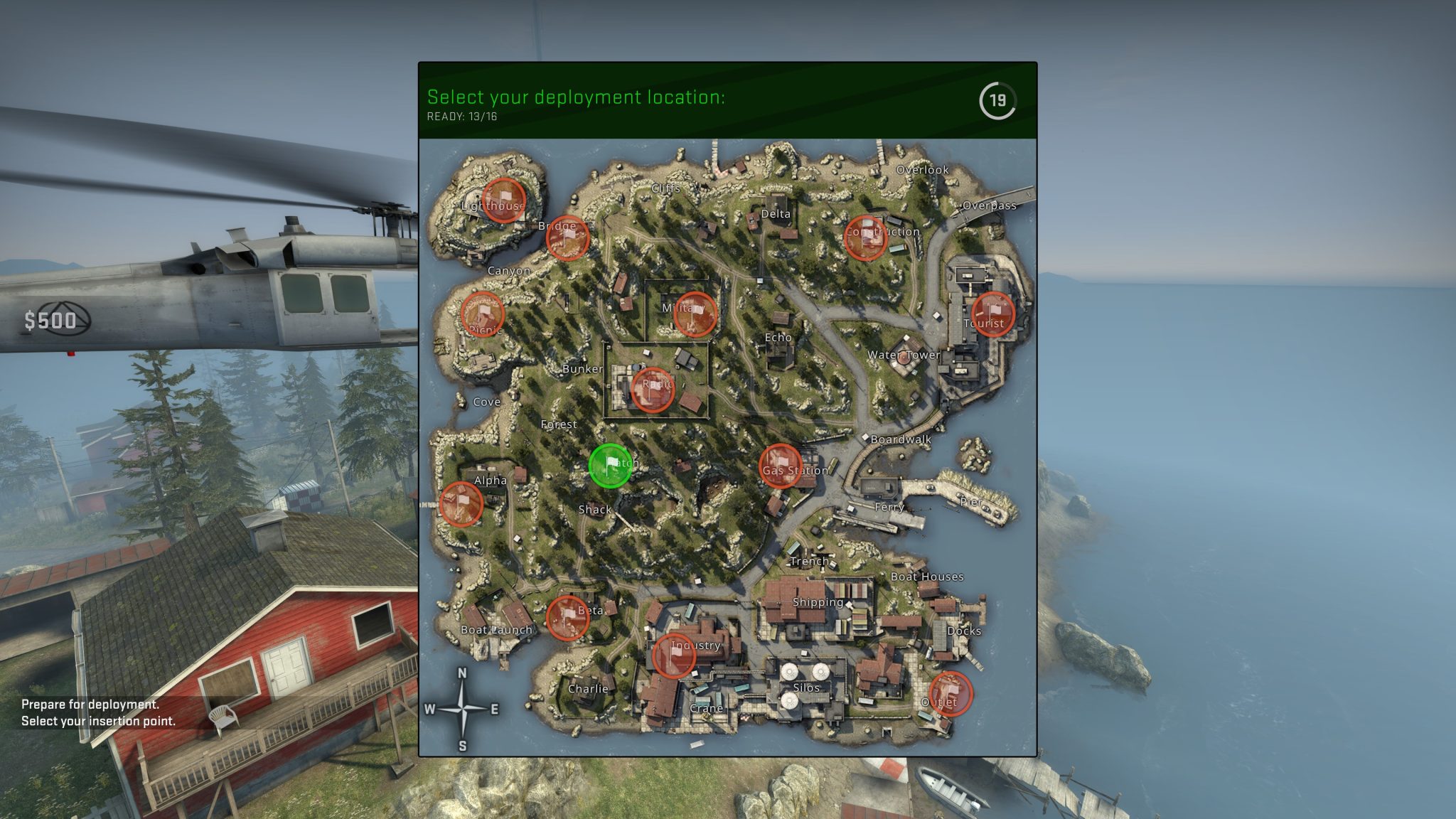Choose the Bridge deployment flag
The image size is (1456, 819).
(x=567, y=237)
